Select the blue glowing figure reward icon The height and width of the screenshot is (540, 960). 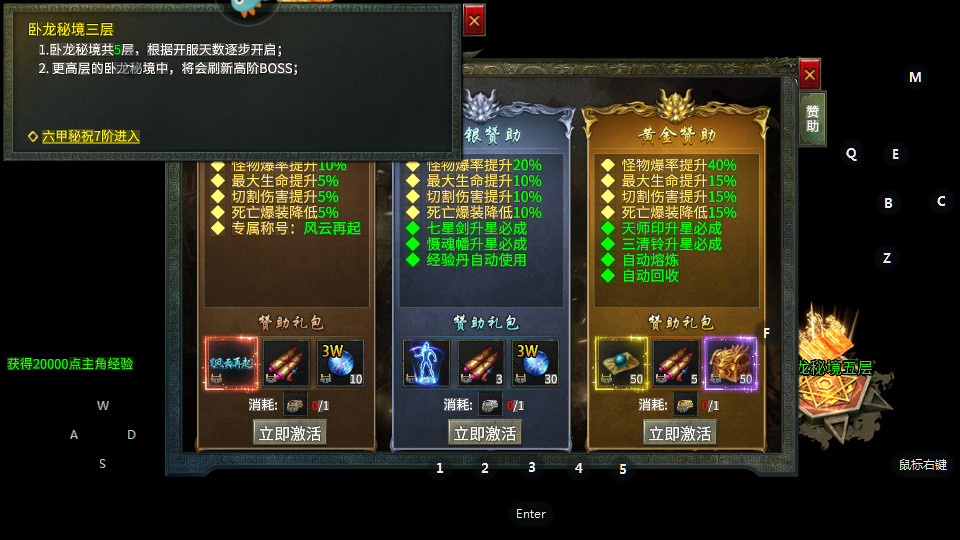pyautogui.click(x=427, y=364)
